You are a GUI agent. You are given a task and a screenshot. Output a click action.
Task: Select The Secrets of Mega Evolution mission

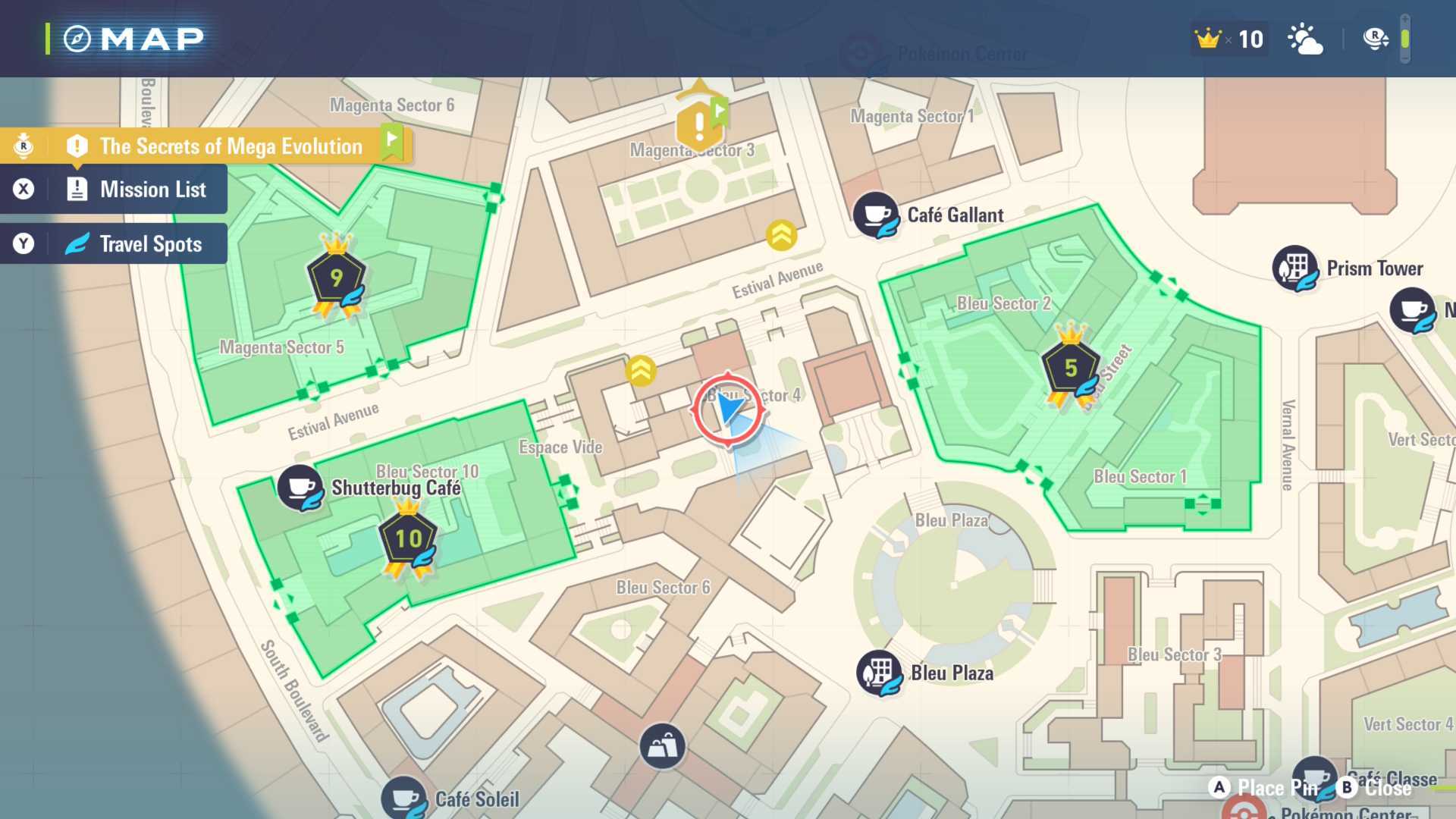pyautogui.click(x=231, y=146)
